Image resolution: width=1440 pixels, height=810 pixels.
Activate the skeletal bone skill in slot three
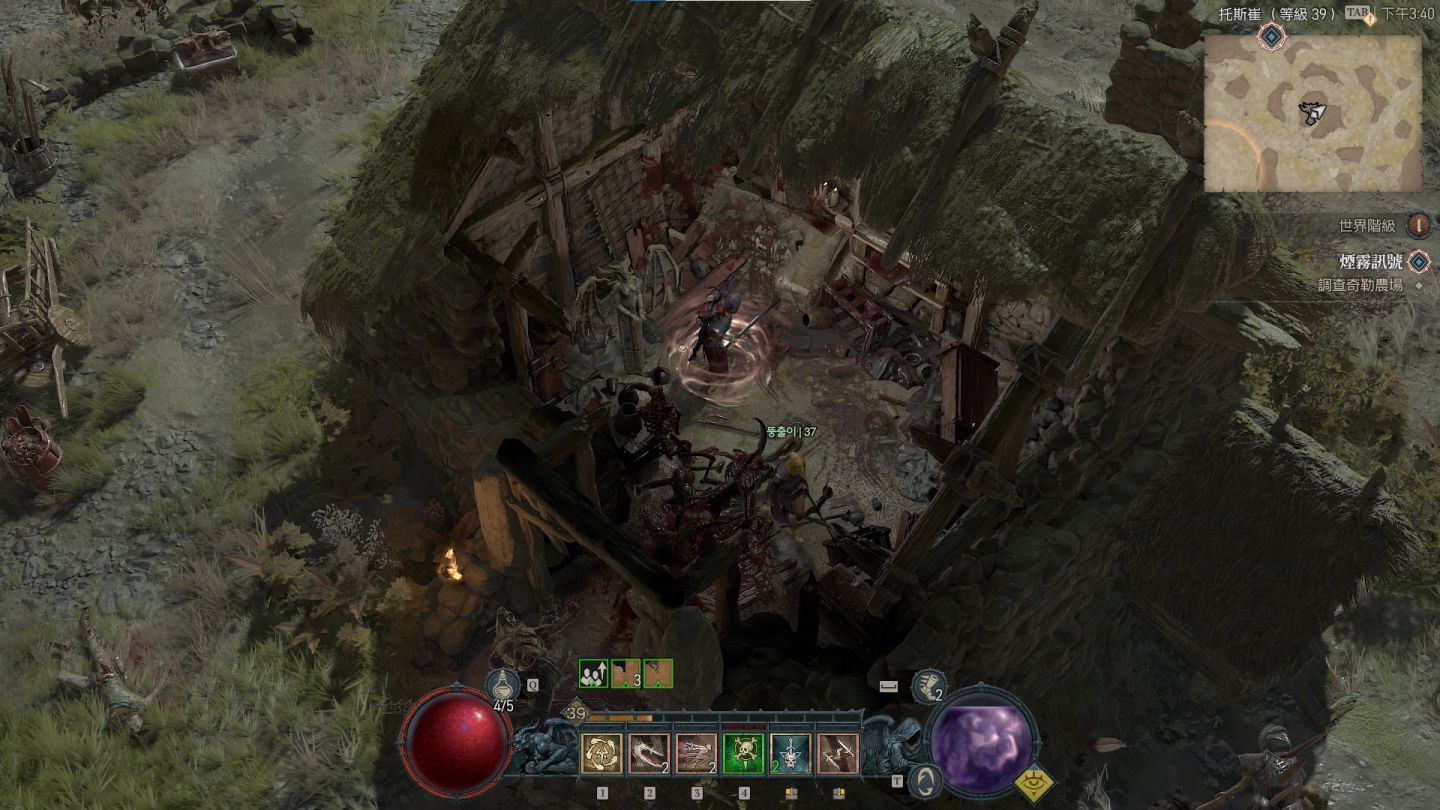(x=697, y=754)
